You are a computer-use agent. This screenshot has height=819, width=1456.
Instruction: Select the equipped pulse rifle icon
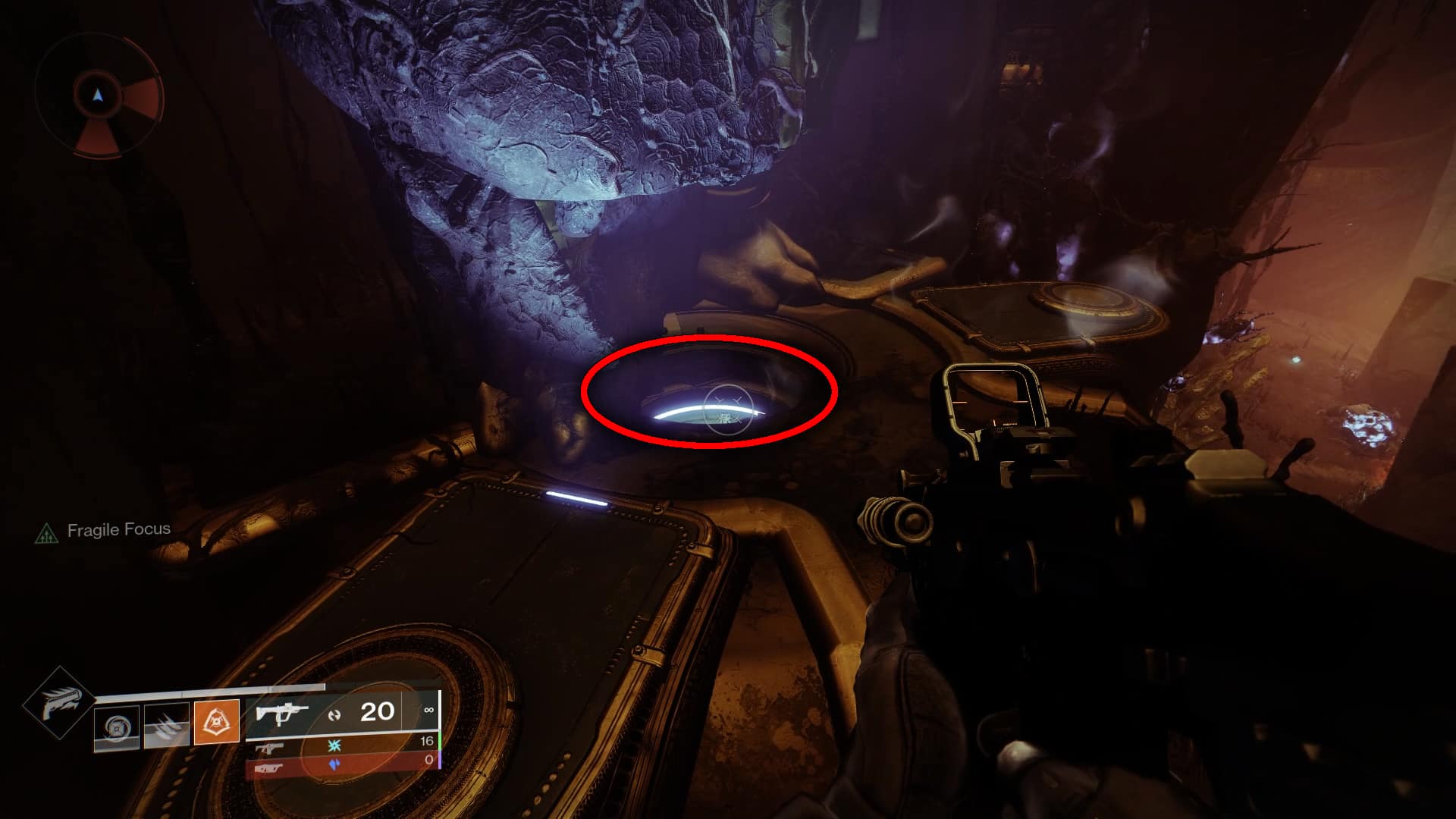tap(283, 711)
